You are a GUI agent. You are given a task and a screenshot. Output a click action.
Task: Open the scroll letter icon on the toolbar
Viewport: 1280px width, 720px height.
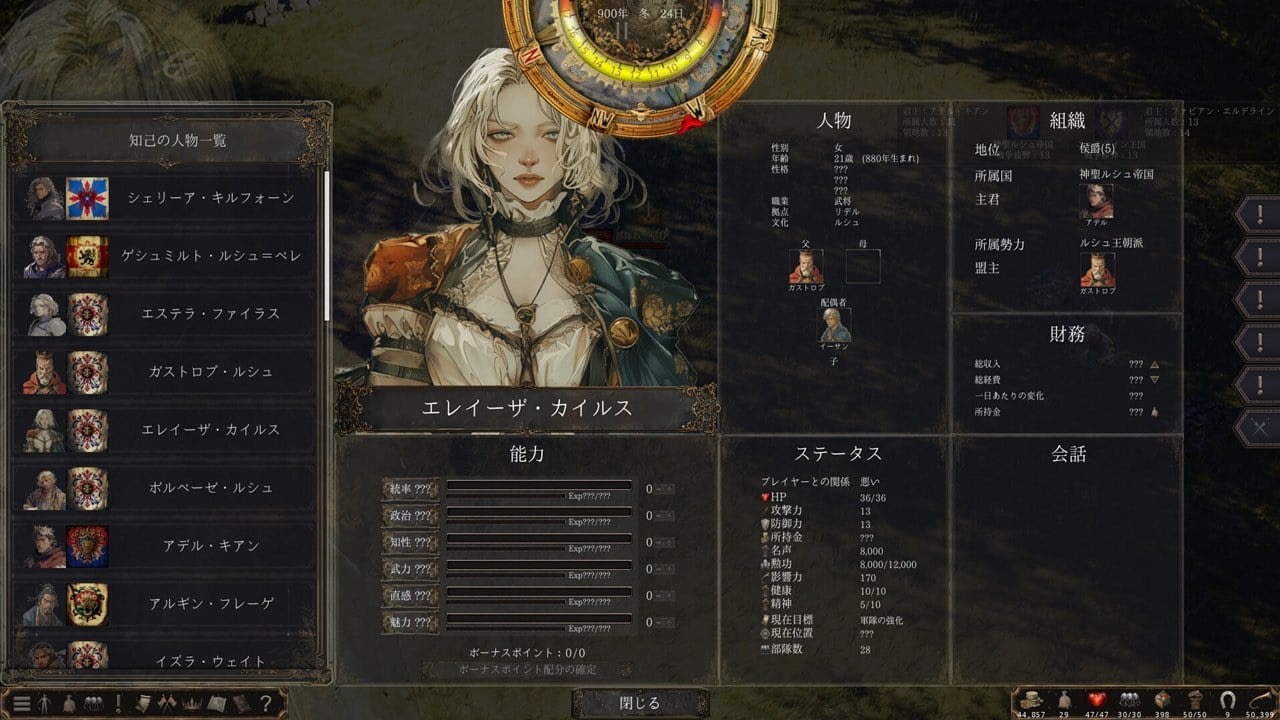pyautogui.click(x=143, y=703)
